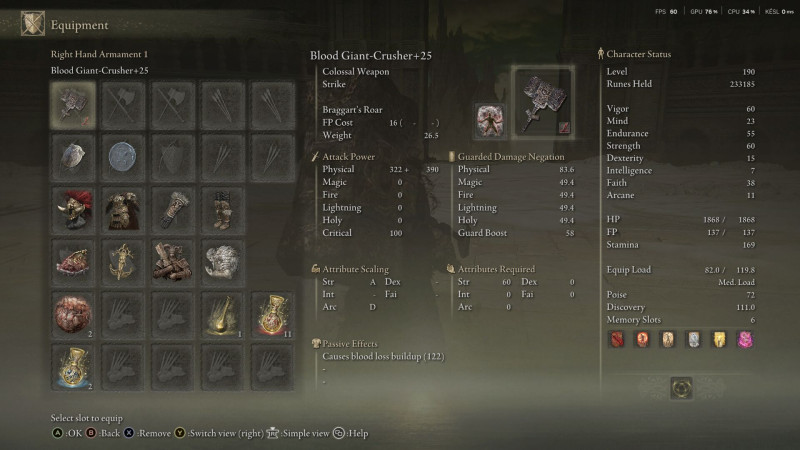This screenshot has width=800, height=450.
Task: Choose the red-haired helmet slot
Action: pos(72,209)
